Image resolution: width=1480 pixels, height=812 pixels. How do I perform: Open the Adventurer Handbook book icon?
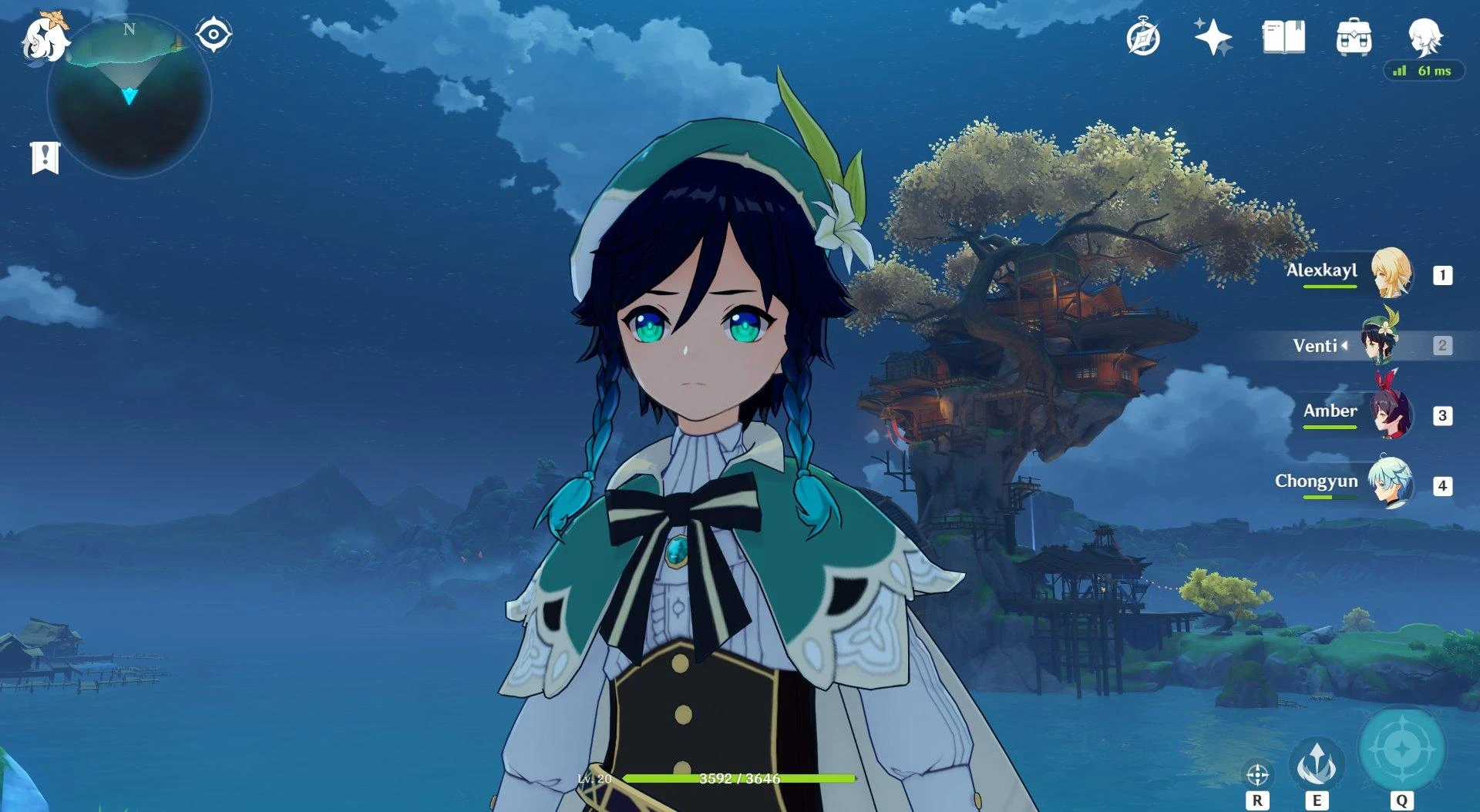(1283, 37)
